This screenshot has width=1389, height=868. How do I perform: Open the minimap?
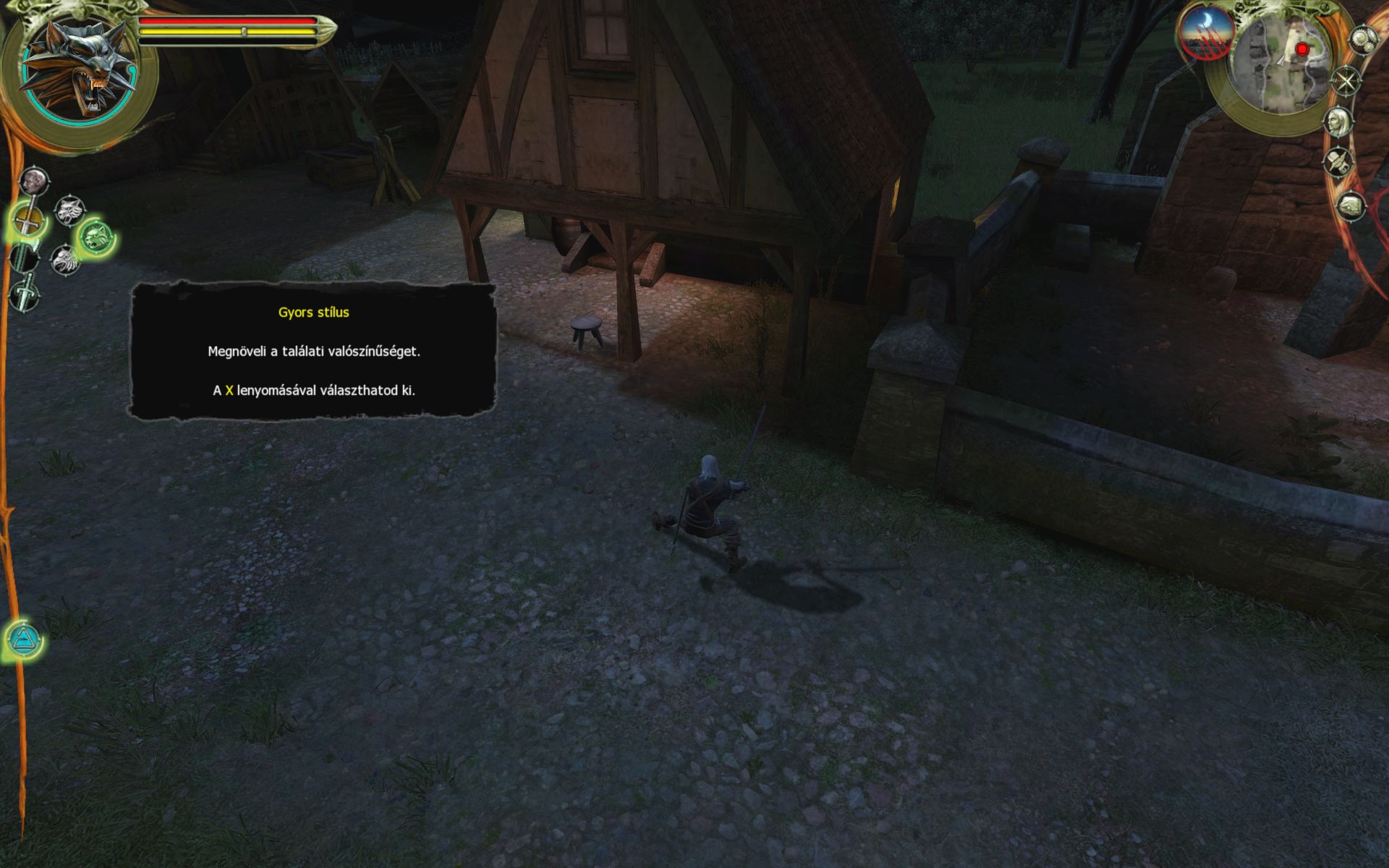(1281, 64)
